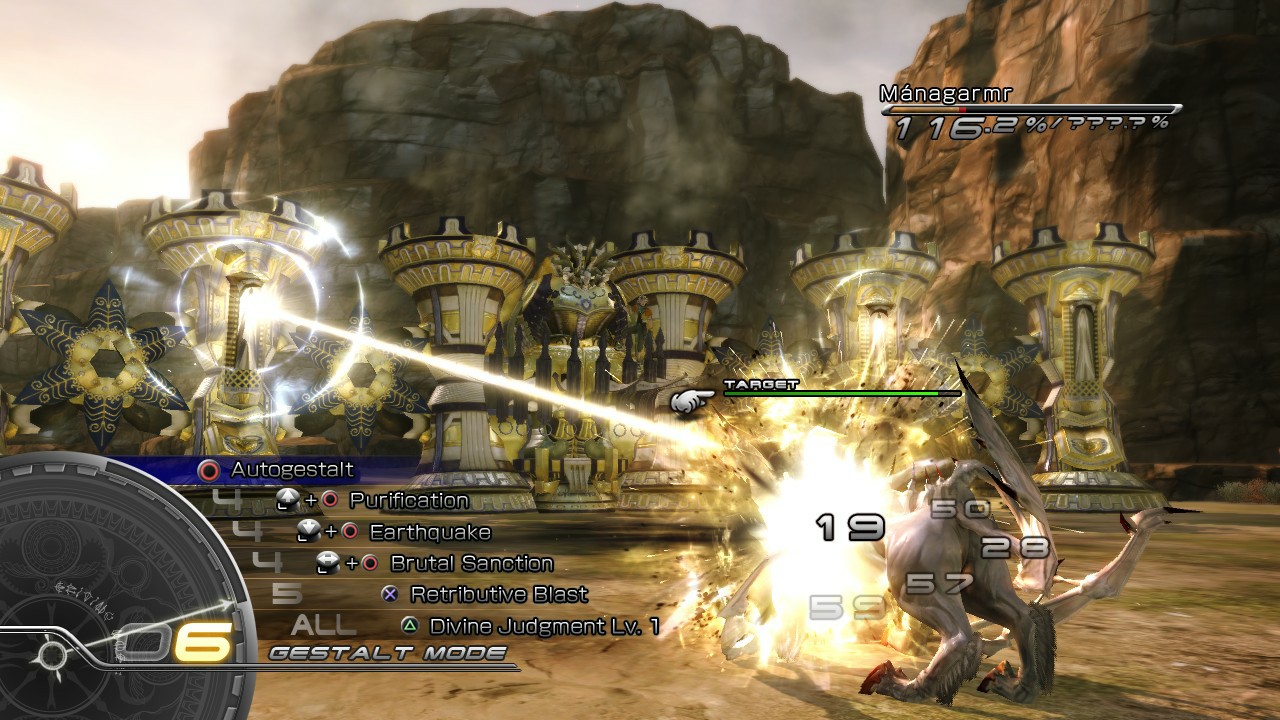The image size is (1280, 720).
Task: Click the pointing hand TARGET cursor icon
Action: coord(690,398)
